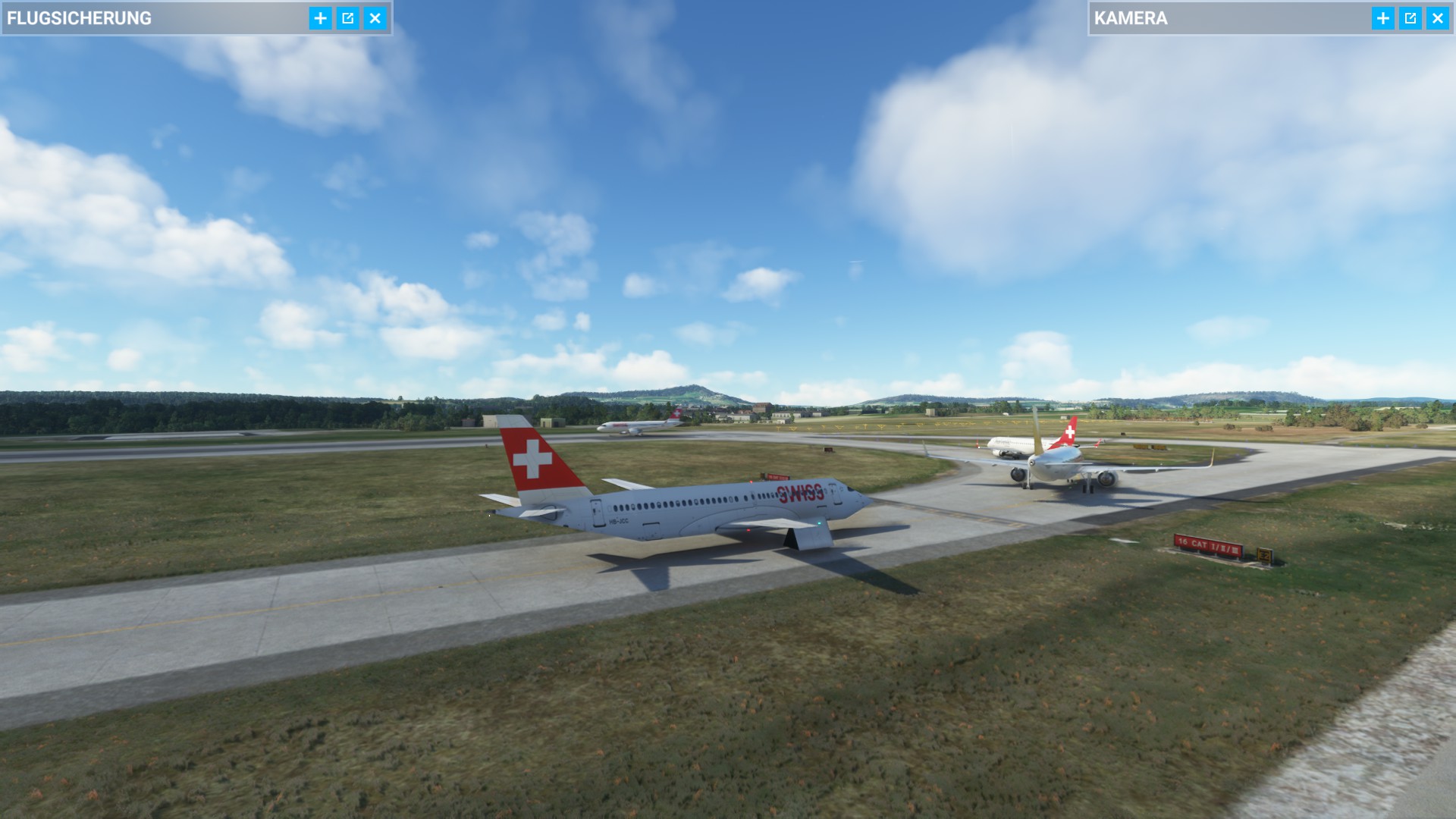1456x819 pixels.
Task: Pin the FLUGSICHERUNG panel using the plus icon
Action: coord(319,17)
